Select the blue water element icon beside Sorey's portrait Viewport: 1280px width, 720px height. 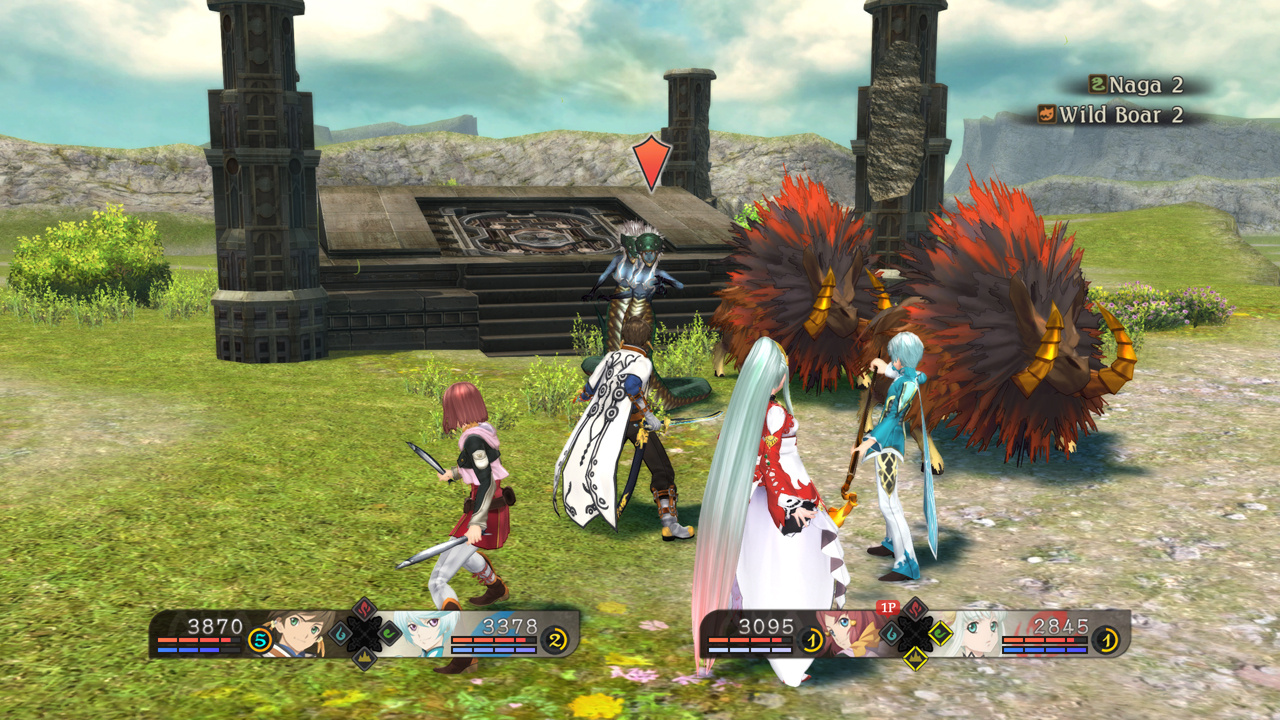tap(338, 633)
